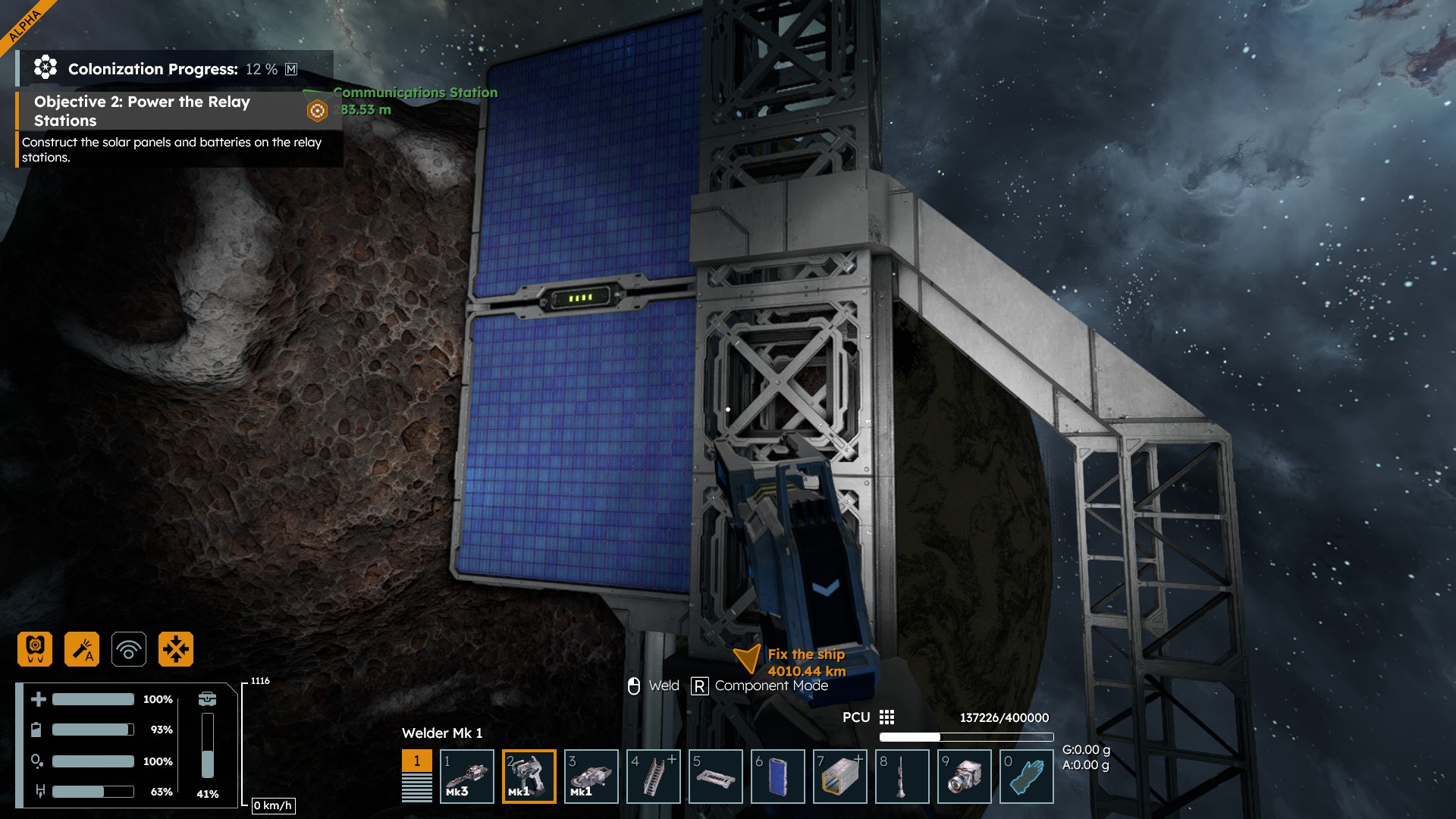Click the Colonization Progress map icon
1456x819 pixels.
[291, 69]
